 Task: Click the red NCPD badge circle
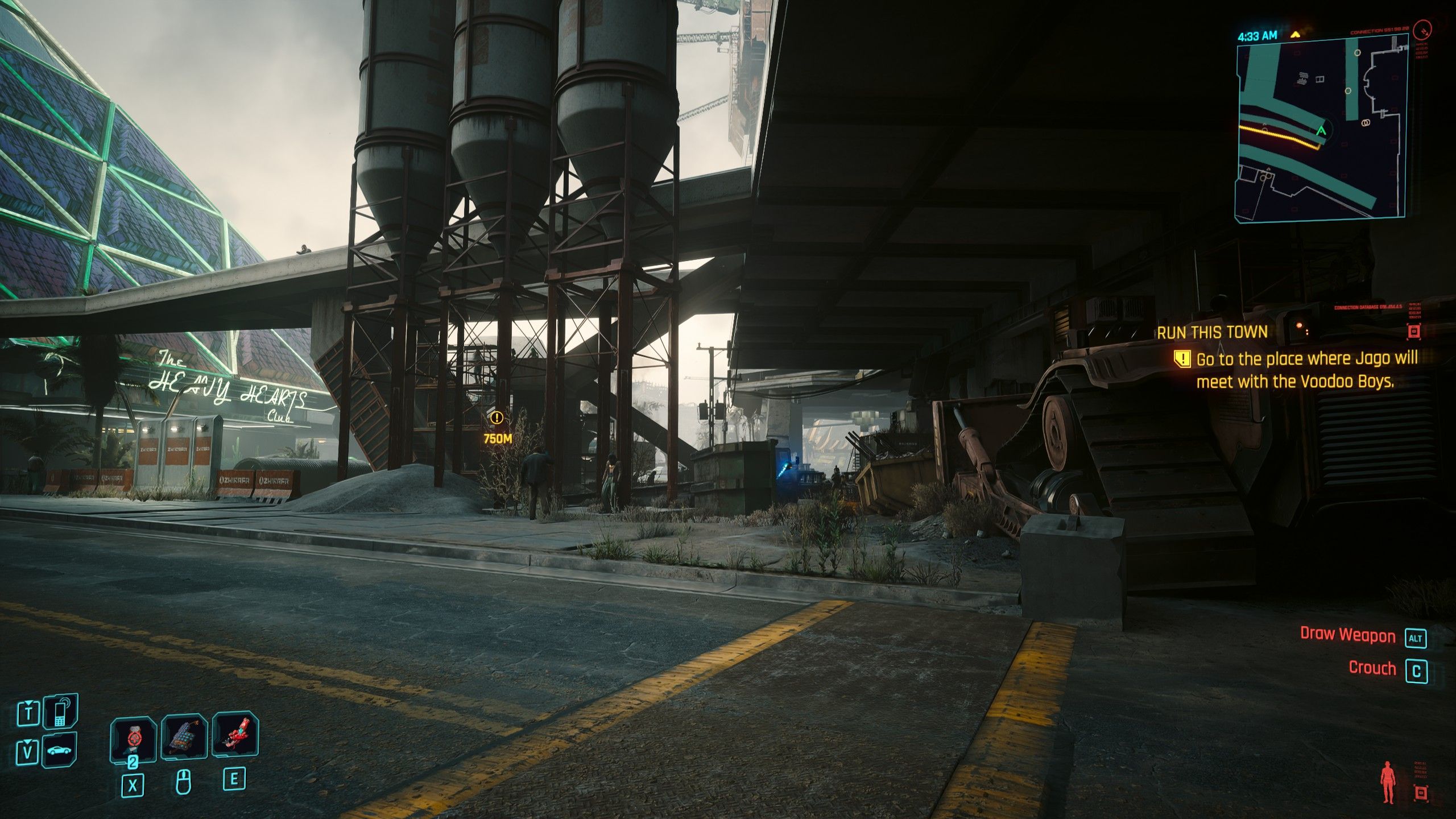coord(1421,28)
